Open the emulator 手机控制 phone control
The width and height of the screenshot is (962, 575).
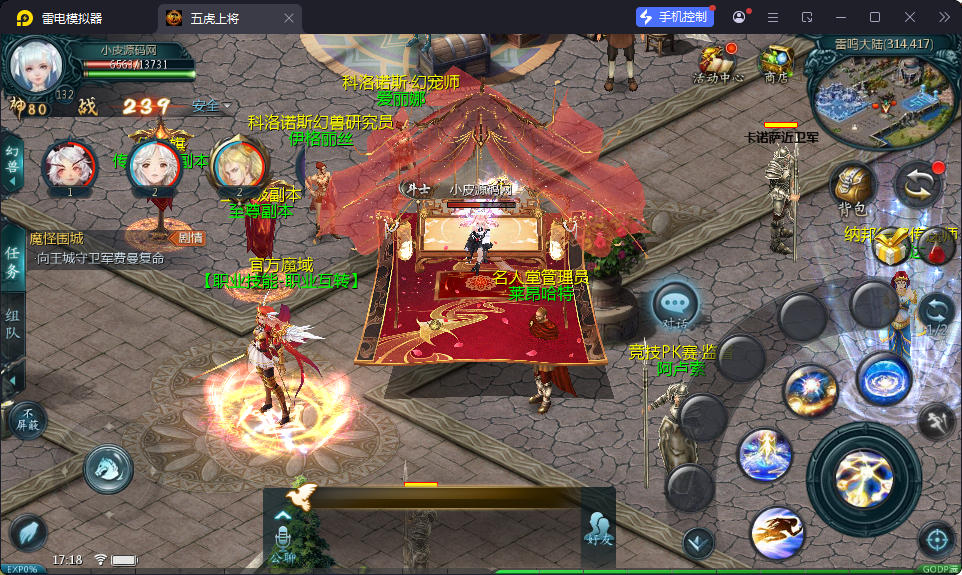pos(673,17)
